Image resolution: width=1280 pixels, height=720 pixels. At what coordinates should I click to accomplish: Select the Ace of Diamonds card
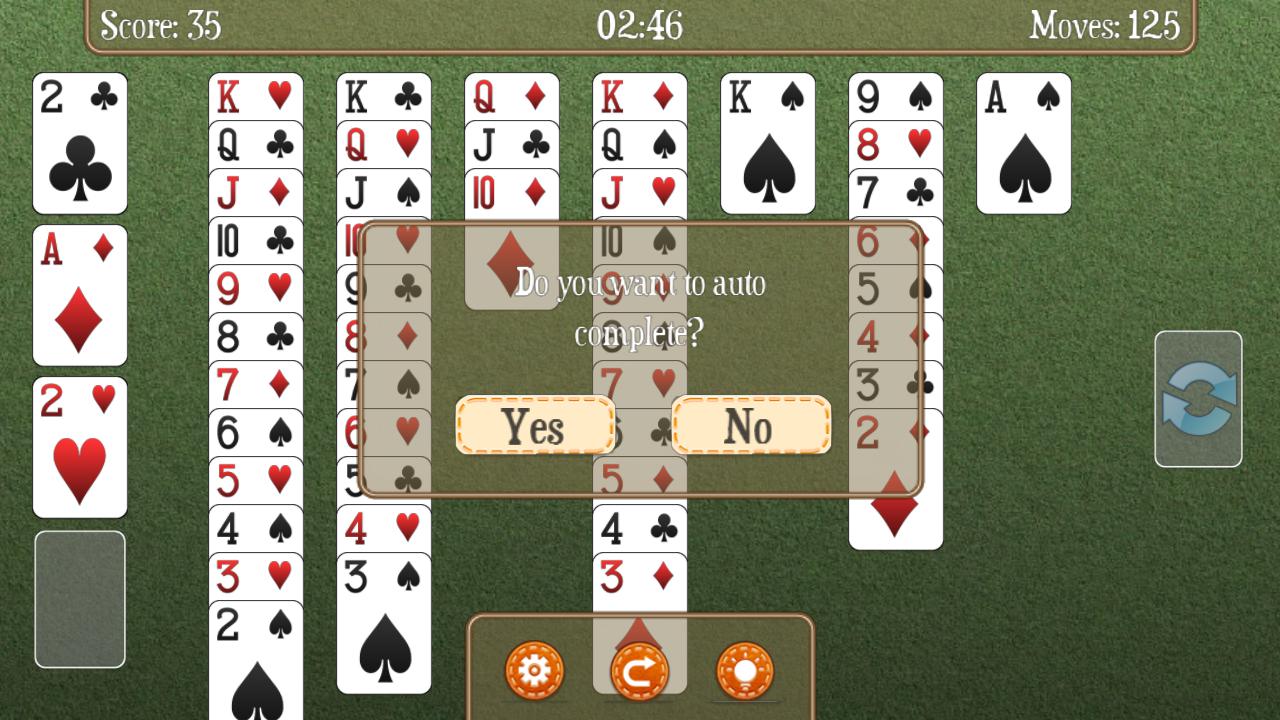[79, 295]
